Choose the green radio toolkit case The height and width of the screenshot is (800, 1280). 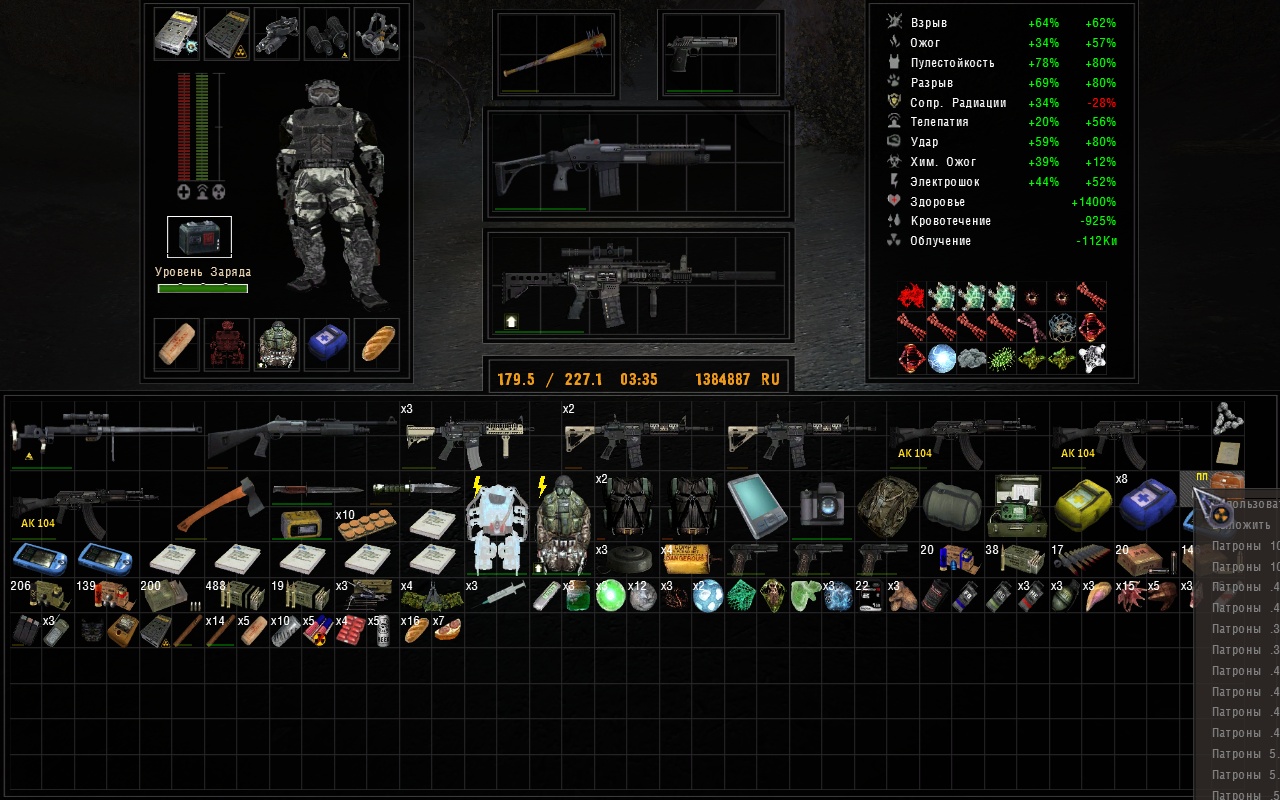(1018, 506)
